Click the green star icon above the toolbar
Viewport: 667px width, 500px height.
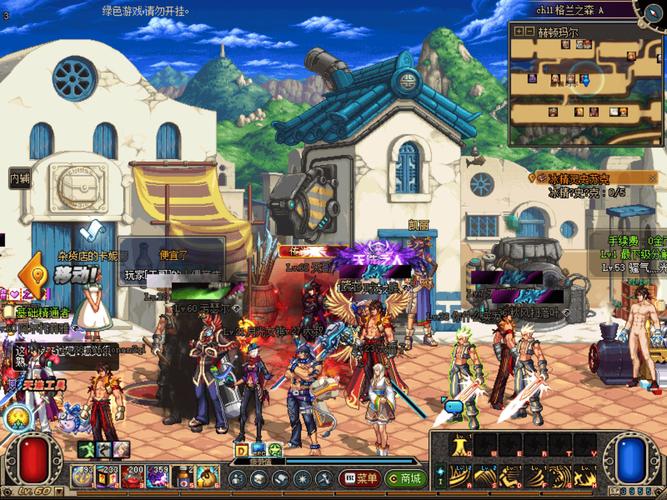tap(273, 450)
